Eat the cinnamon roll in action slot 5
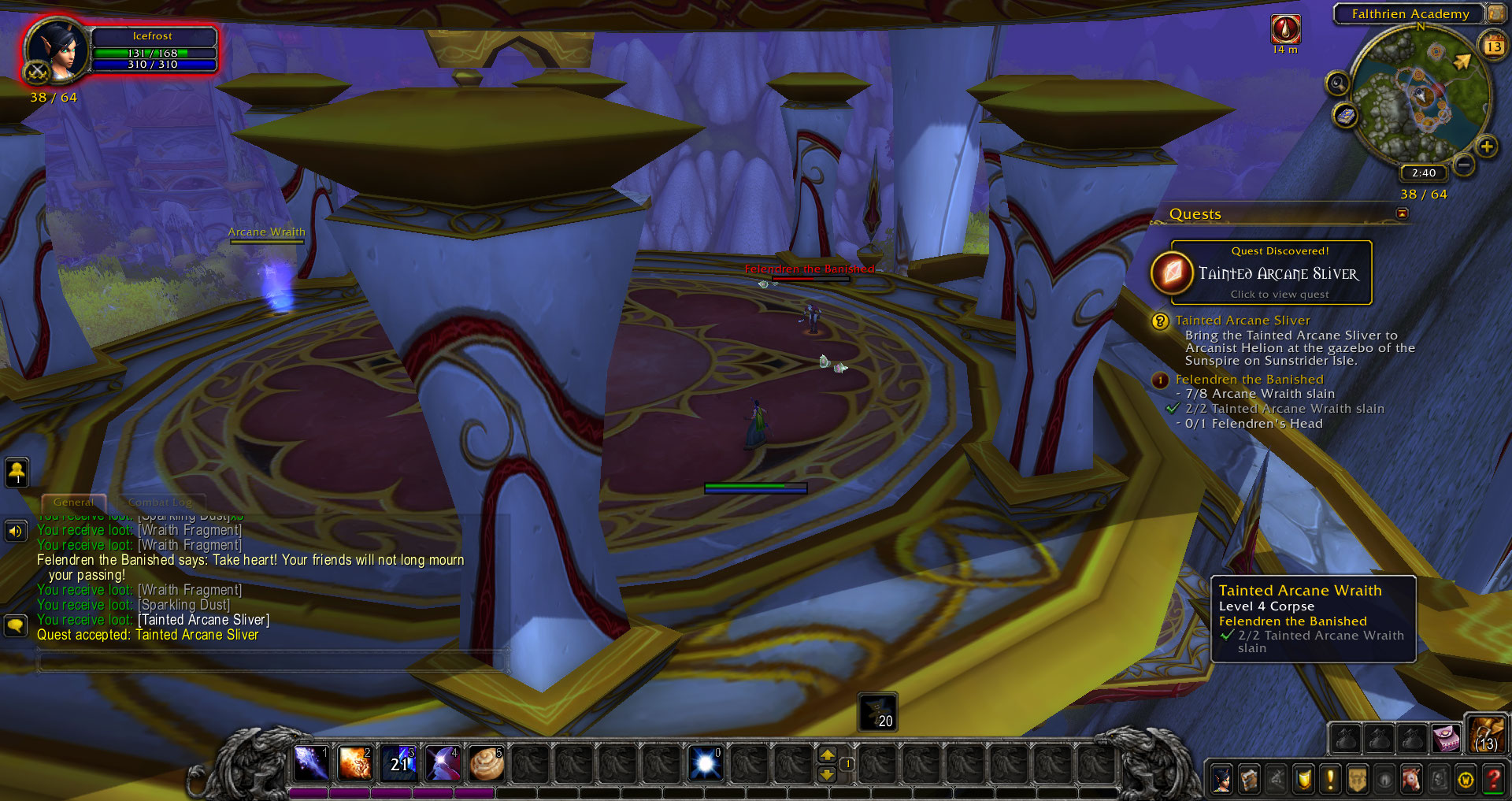The width and height of the screenshot is (1512, 801). click(486, 762)
